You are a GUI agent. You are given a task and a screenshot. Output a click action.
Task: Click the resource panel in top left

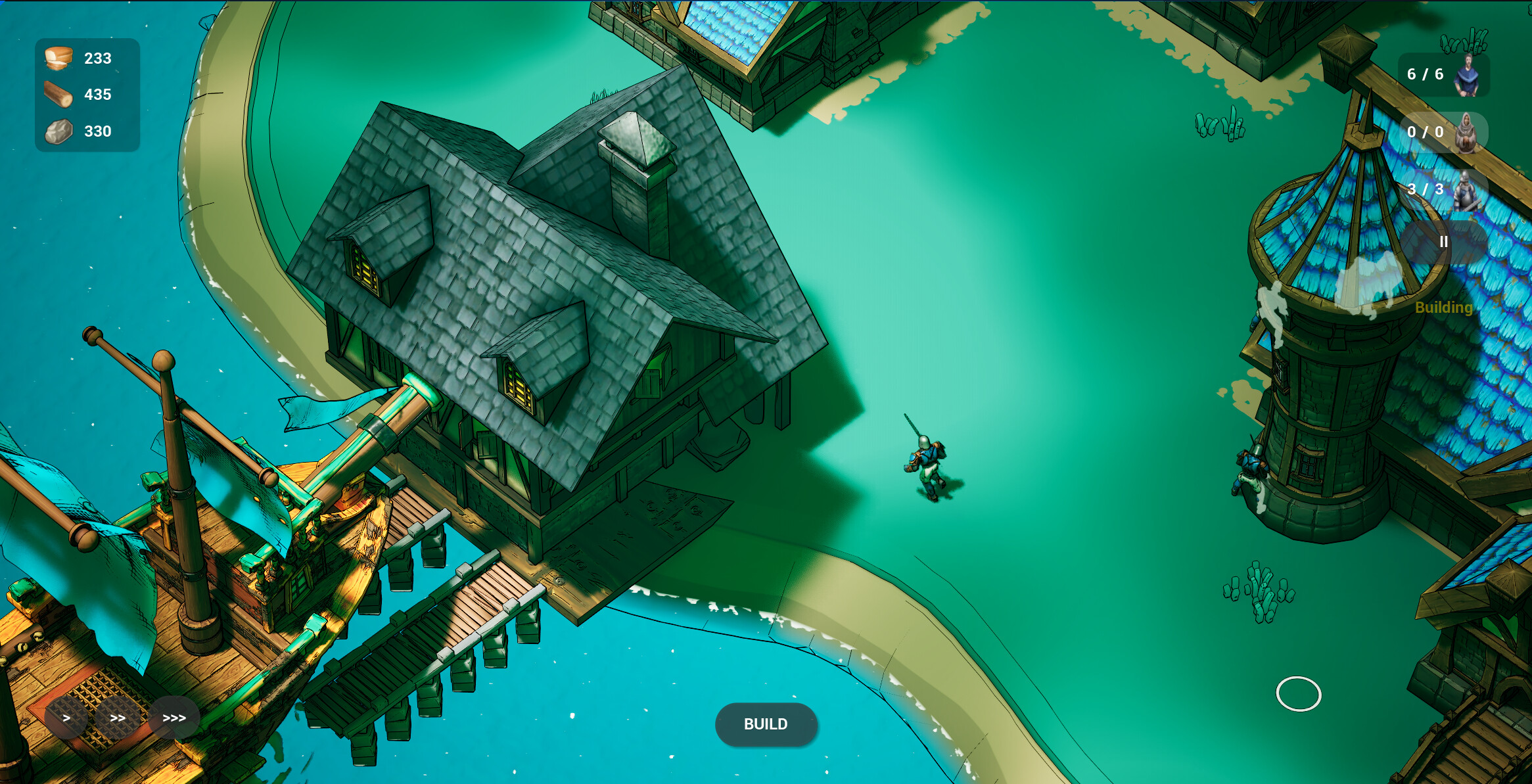[x=87, y=94]
